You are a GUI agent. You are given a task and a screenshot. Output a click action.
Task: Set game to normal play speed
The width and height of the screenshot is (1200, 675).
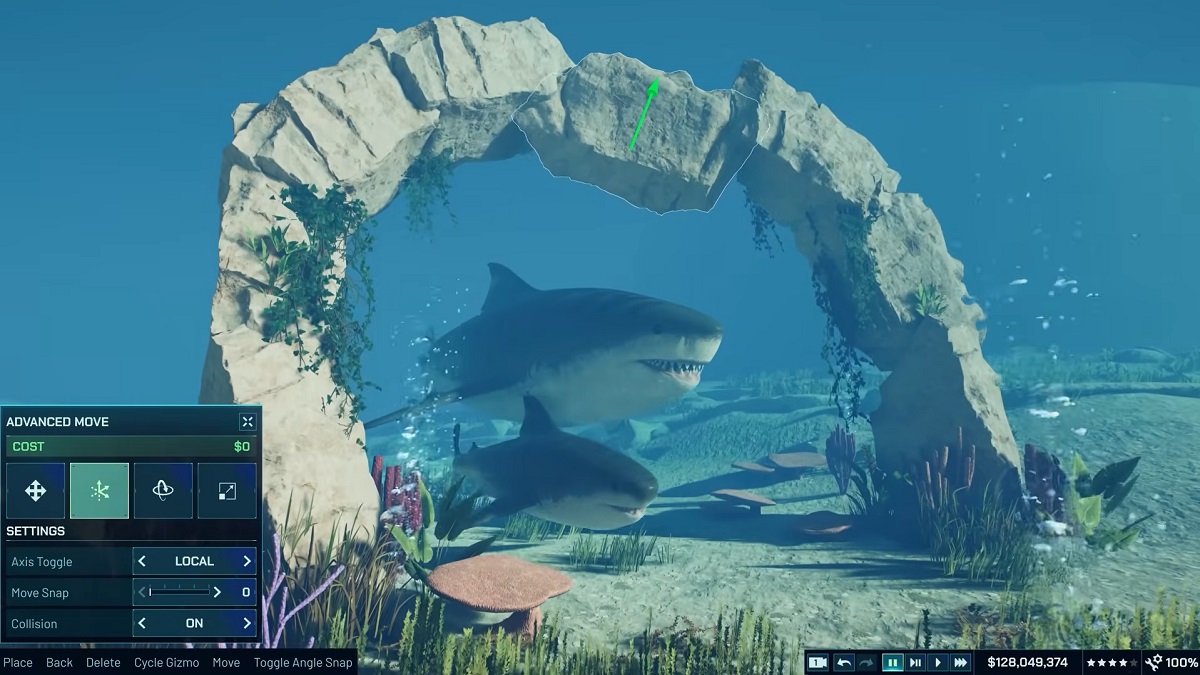(x=938, y=662)
